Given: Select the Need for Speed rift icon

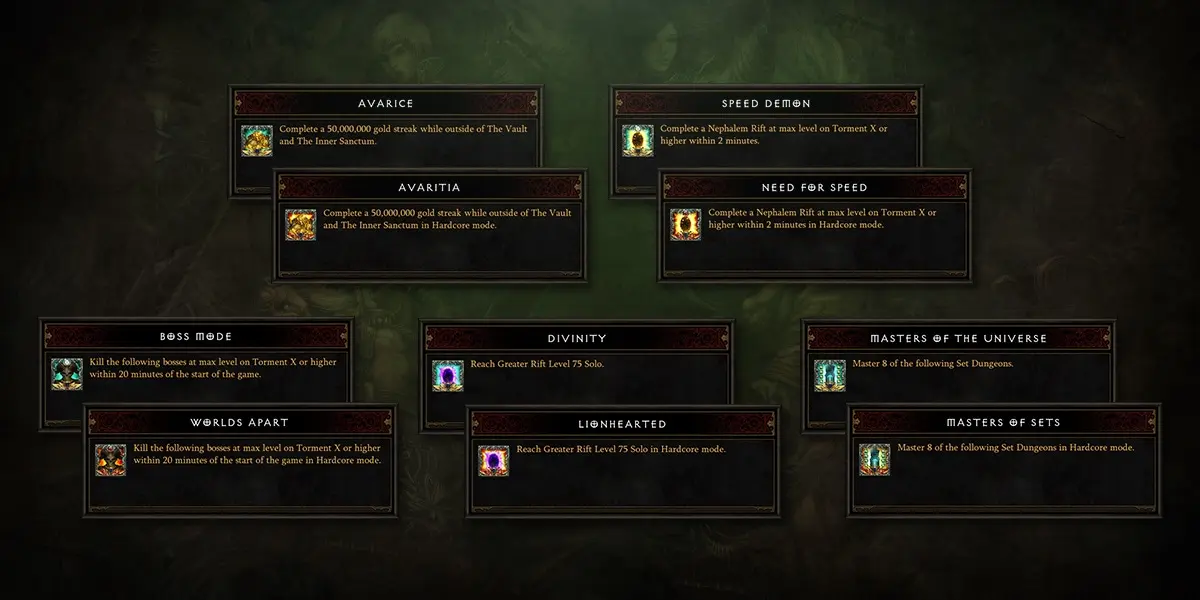Looking at the screenshot, I should (x=685, y=225).
